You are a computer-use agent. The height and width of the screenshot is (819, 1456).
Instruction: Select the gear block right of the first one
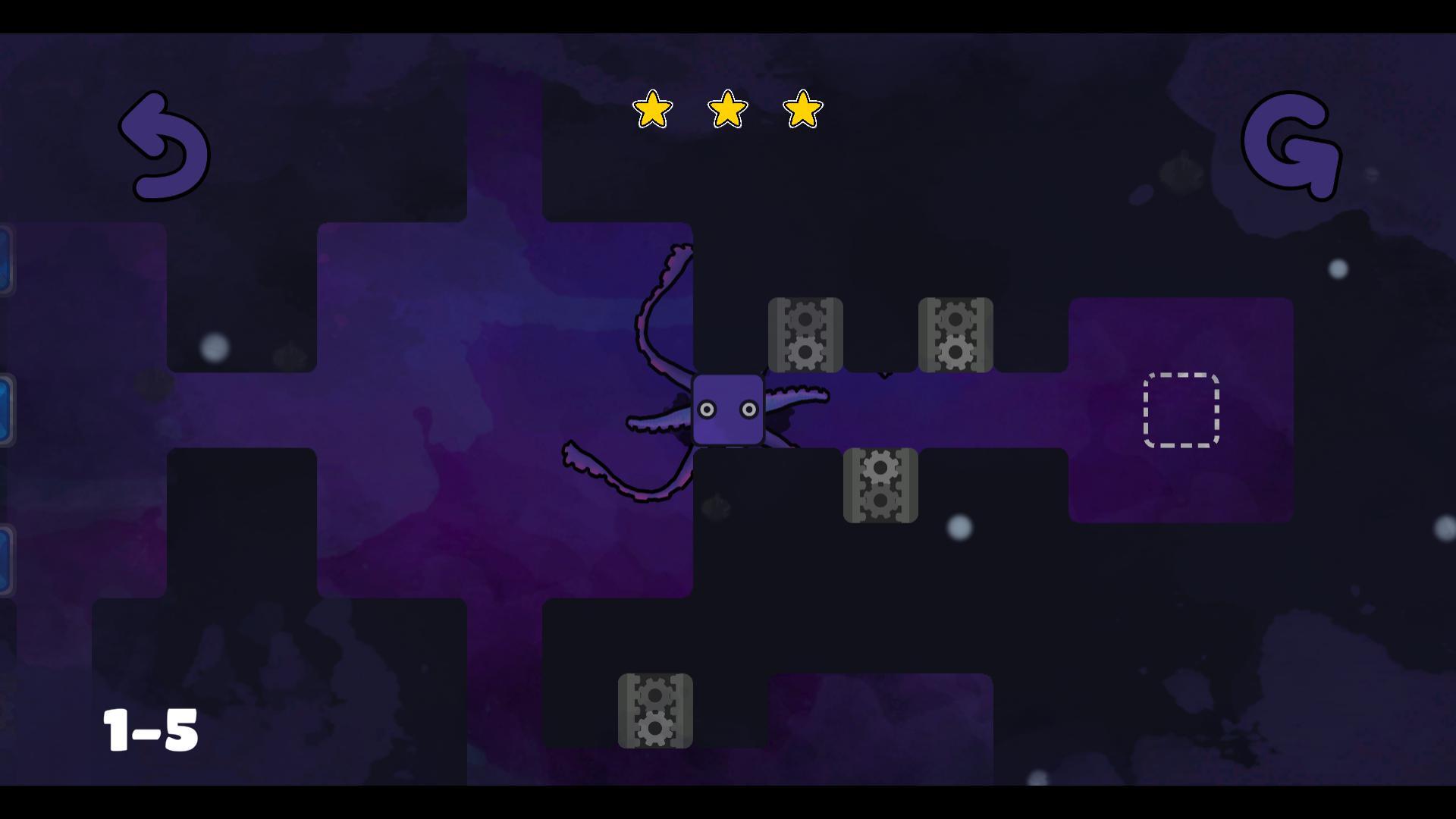pyautogui.click(x=955, y=334)
